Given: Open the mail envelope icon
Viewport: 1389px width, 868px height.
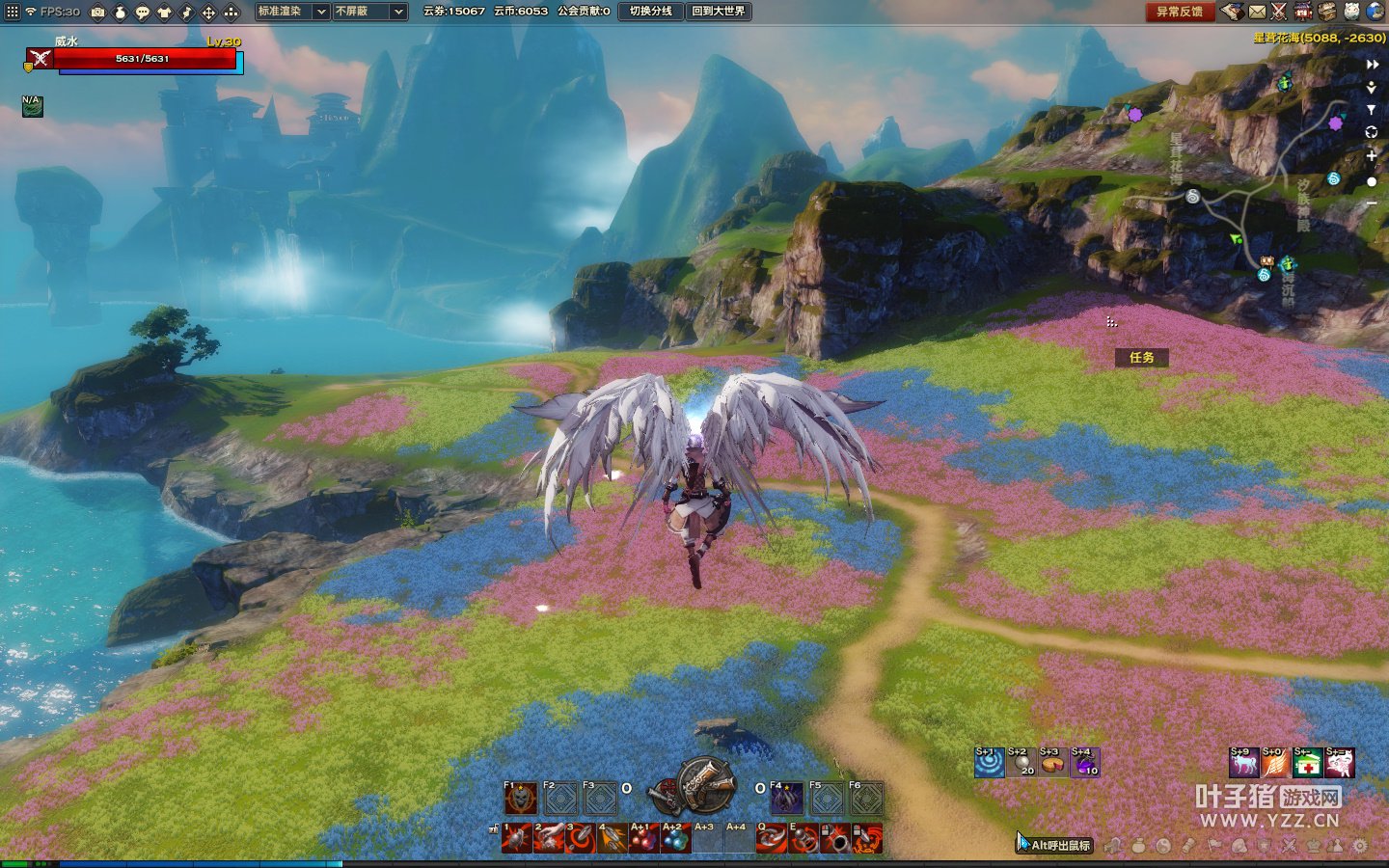Looking at the screenshot, I should pos(1257,12).
